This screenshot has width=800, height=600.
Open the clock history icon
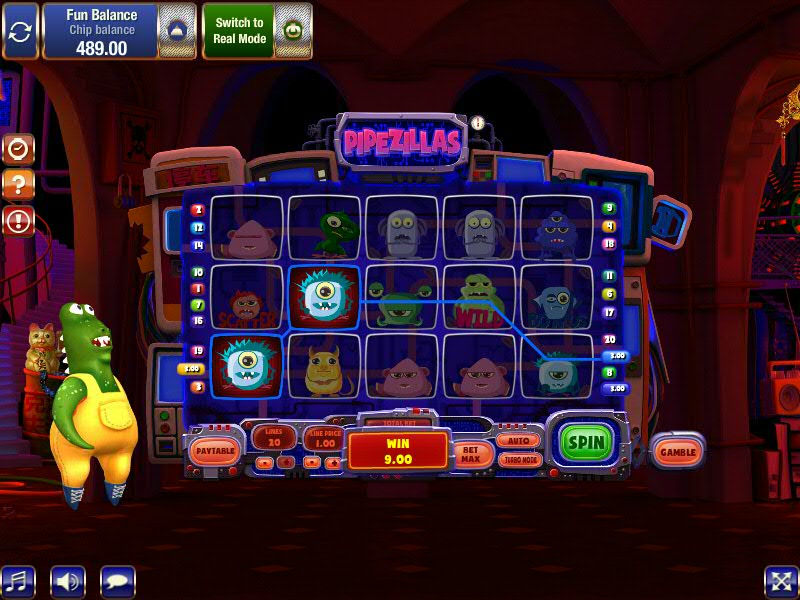click(19, 150)
